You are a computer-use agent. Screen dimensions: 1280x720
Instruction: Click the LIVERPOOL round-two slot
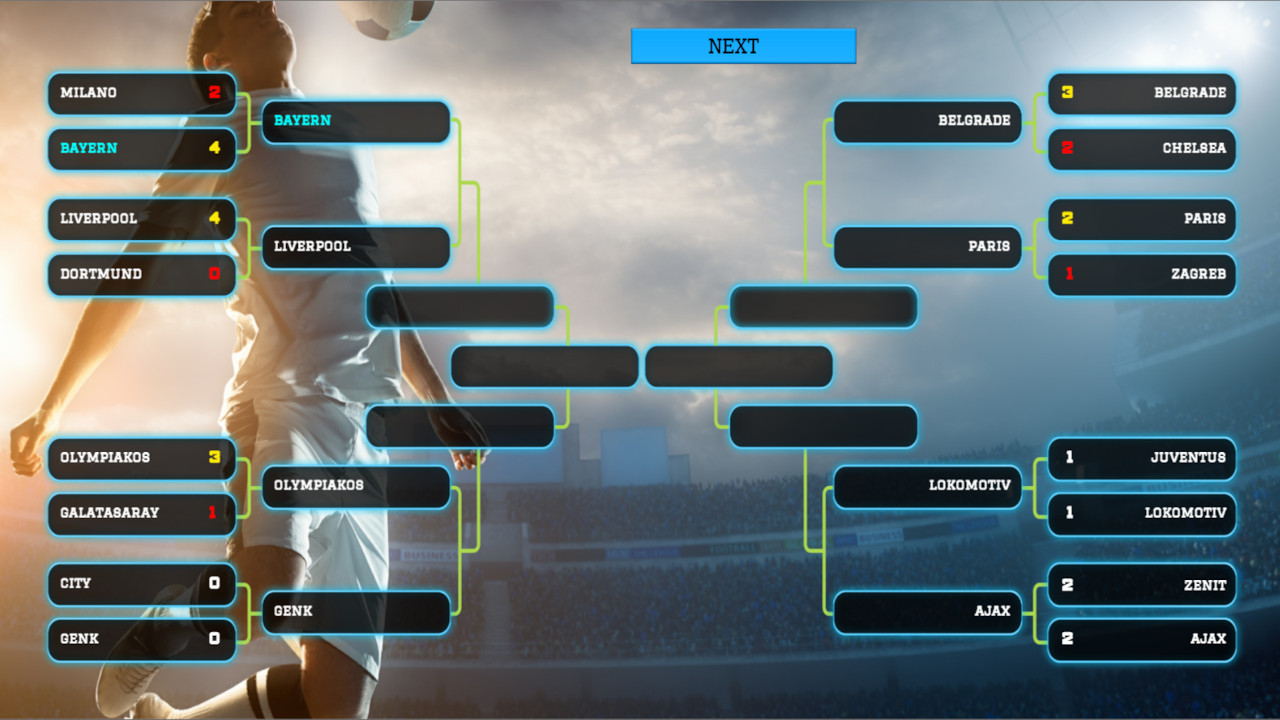[x=355, y=247]
